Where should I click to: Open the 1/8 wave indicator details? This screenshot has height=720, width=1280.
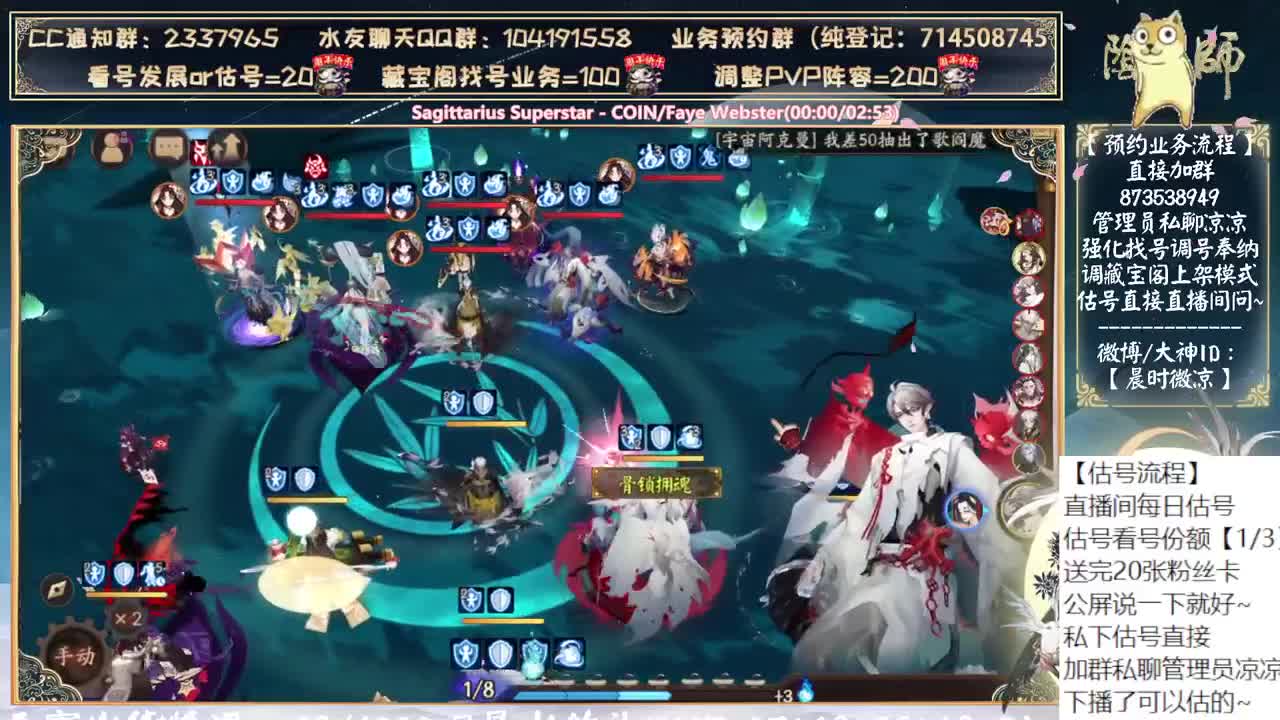[477, 689]
